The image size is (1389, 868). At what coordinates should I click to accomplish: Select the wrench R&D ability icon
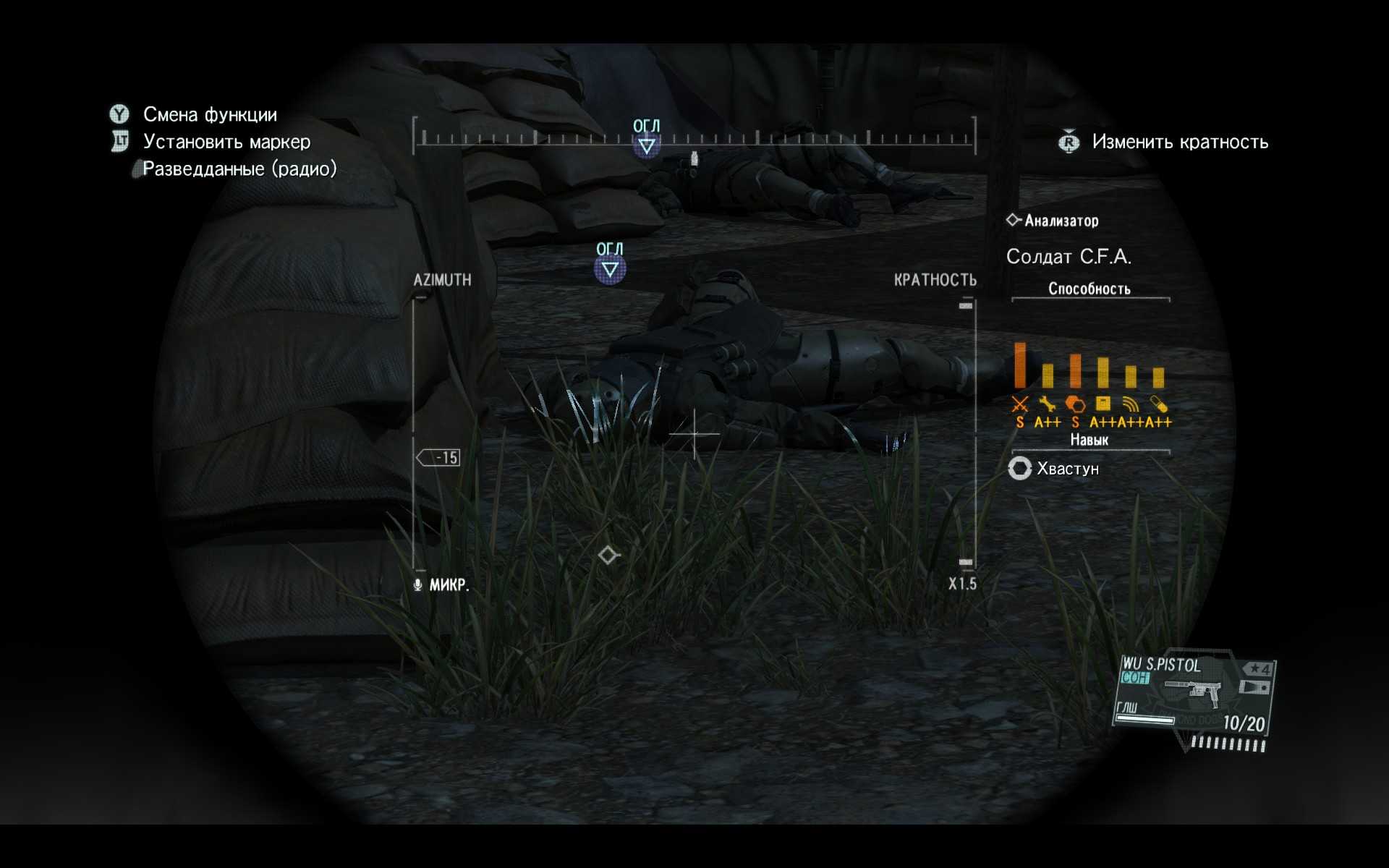pos(1047,404)
